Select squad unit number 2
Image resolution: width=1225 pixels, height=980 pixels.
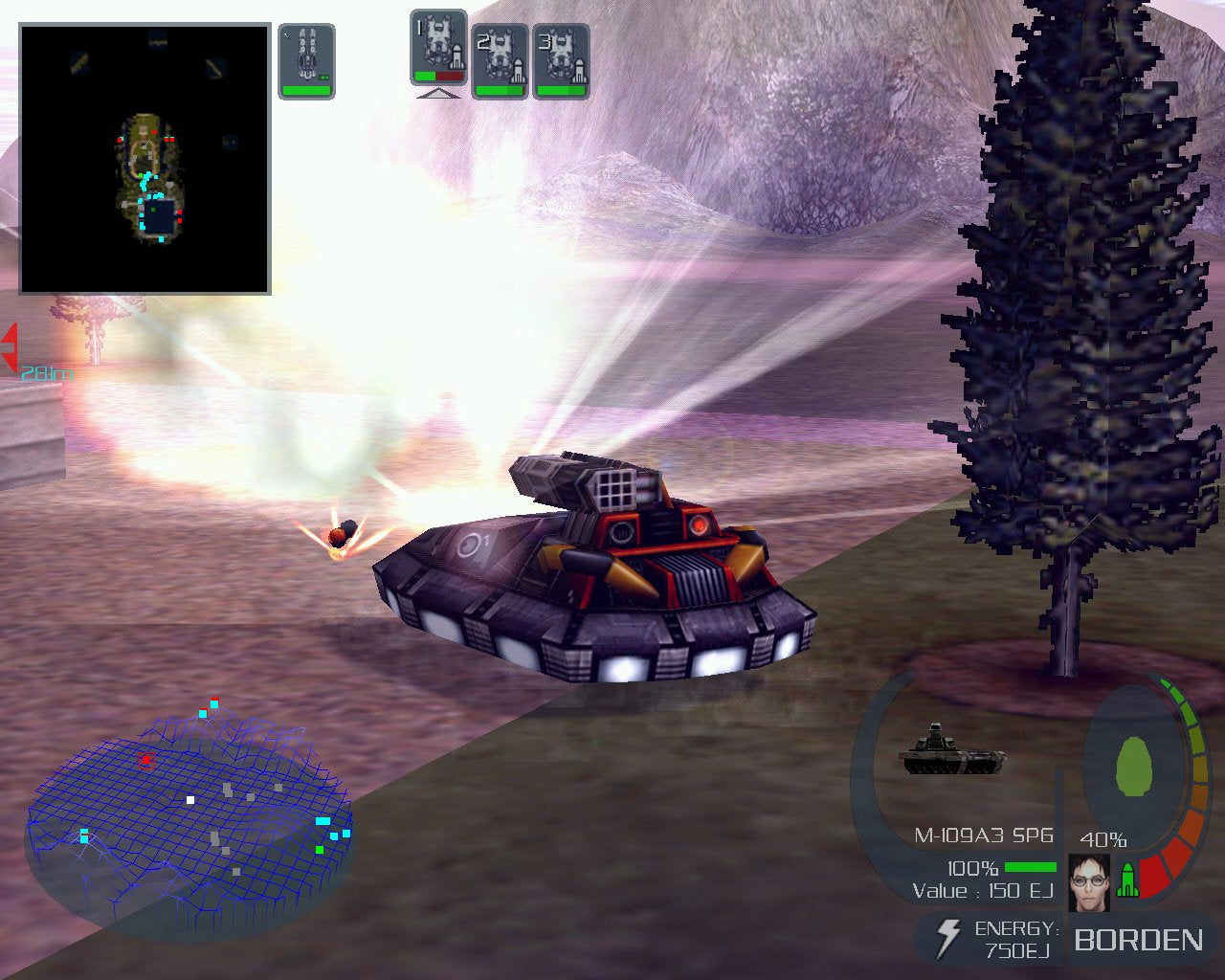click(500, 60)
